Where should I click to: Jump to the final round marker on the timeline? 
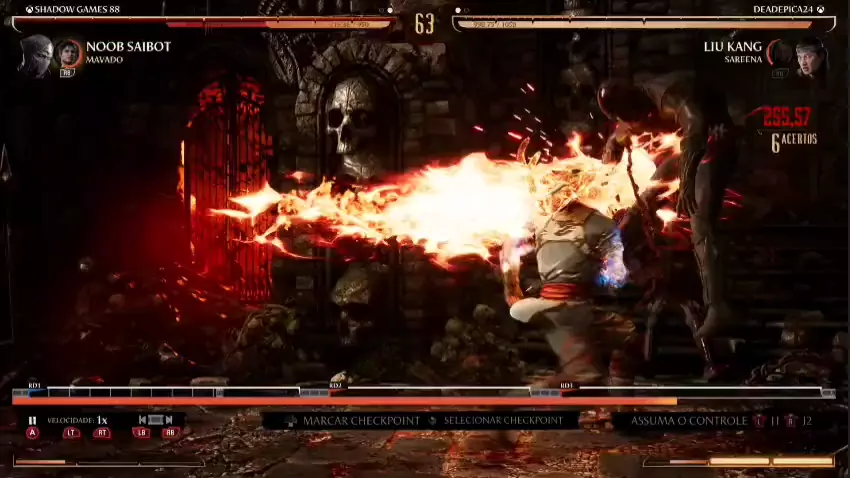tap(567, 386)
